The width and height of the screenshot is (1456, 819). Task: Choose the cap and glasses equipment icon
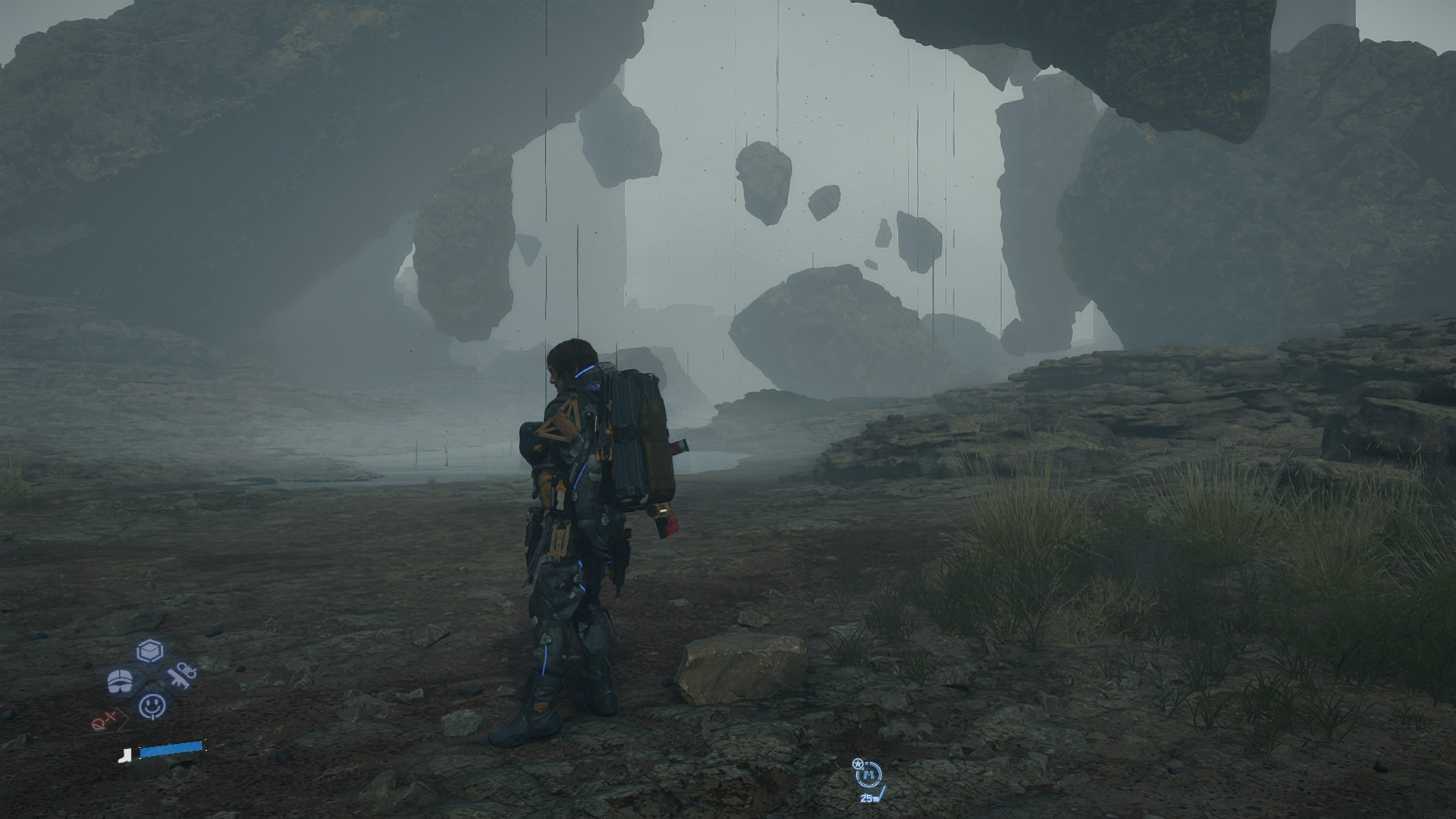click(x=120, y=681)
